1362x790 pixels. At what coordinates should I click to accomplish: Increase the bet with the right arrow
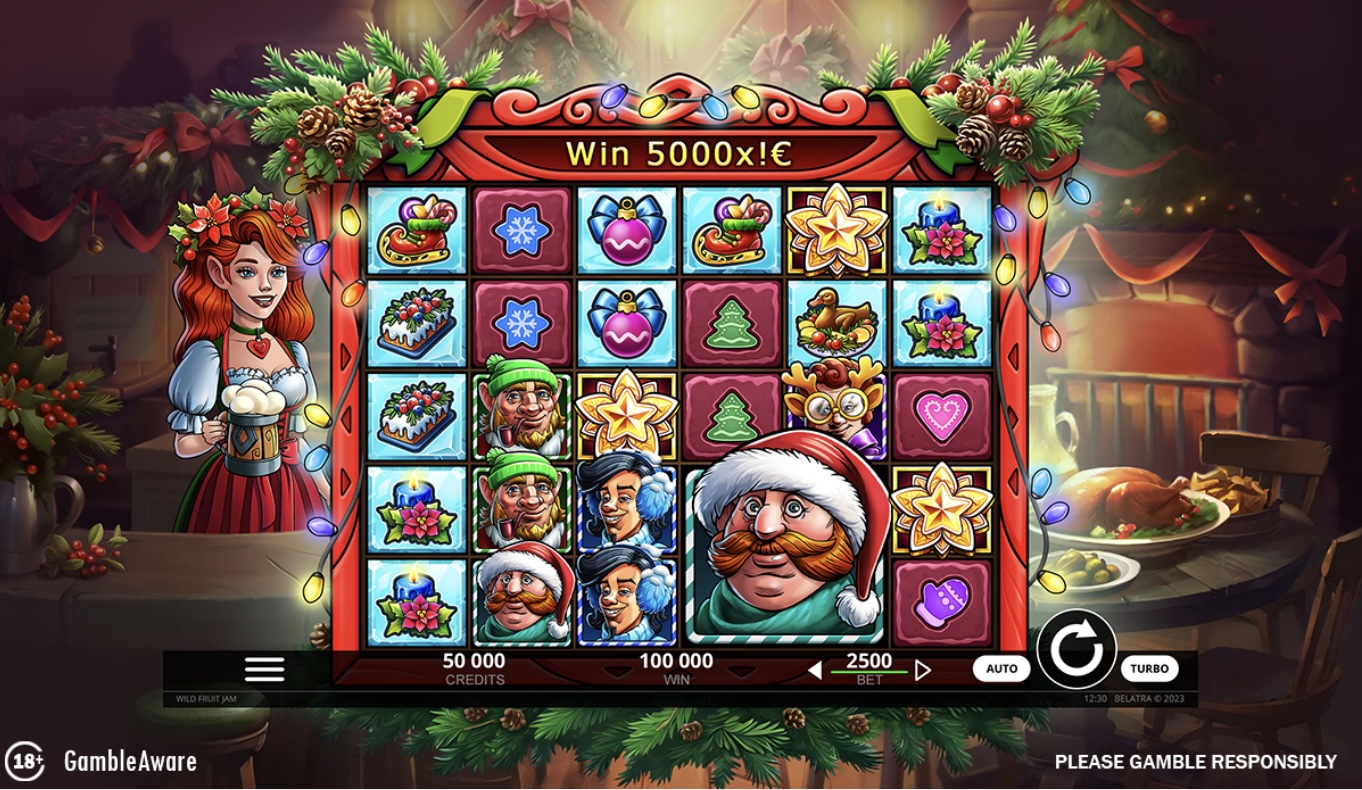(x=923, y=670)
